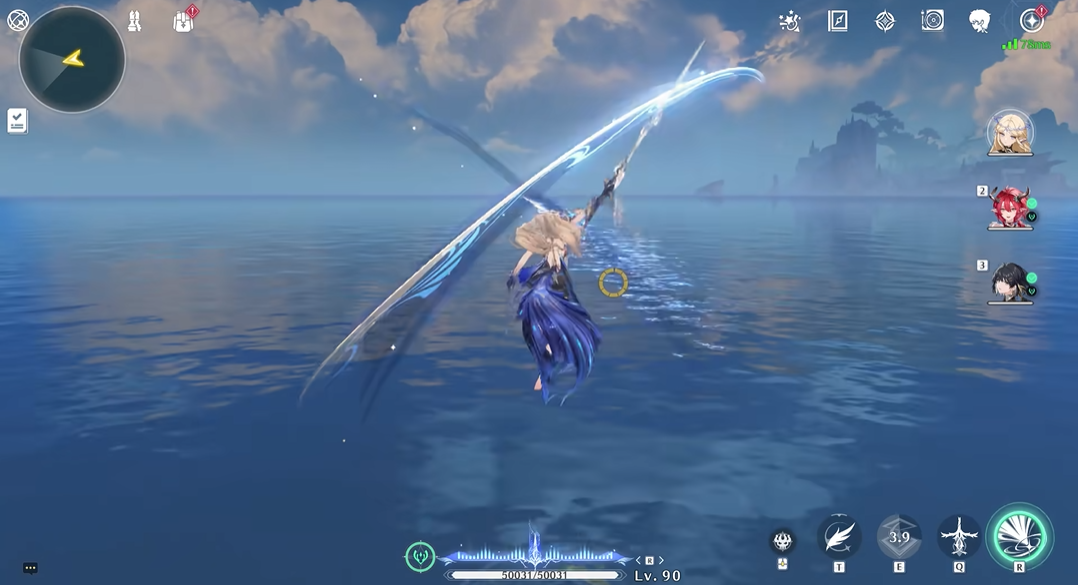Image resolution: width=1078 pixels, height=585 pixels.
Task: Open the sparkling stars event icon
Action: [790, 21]
